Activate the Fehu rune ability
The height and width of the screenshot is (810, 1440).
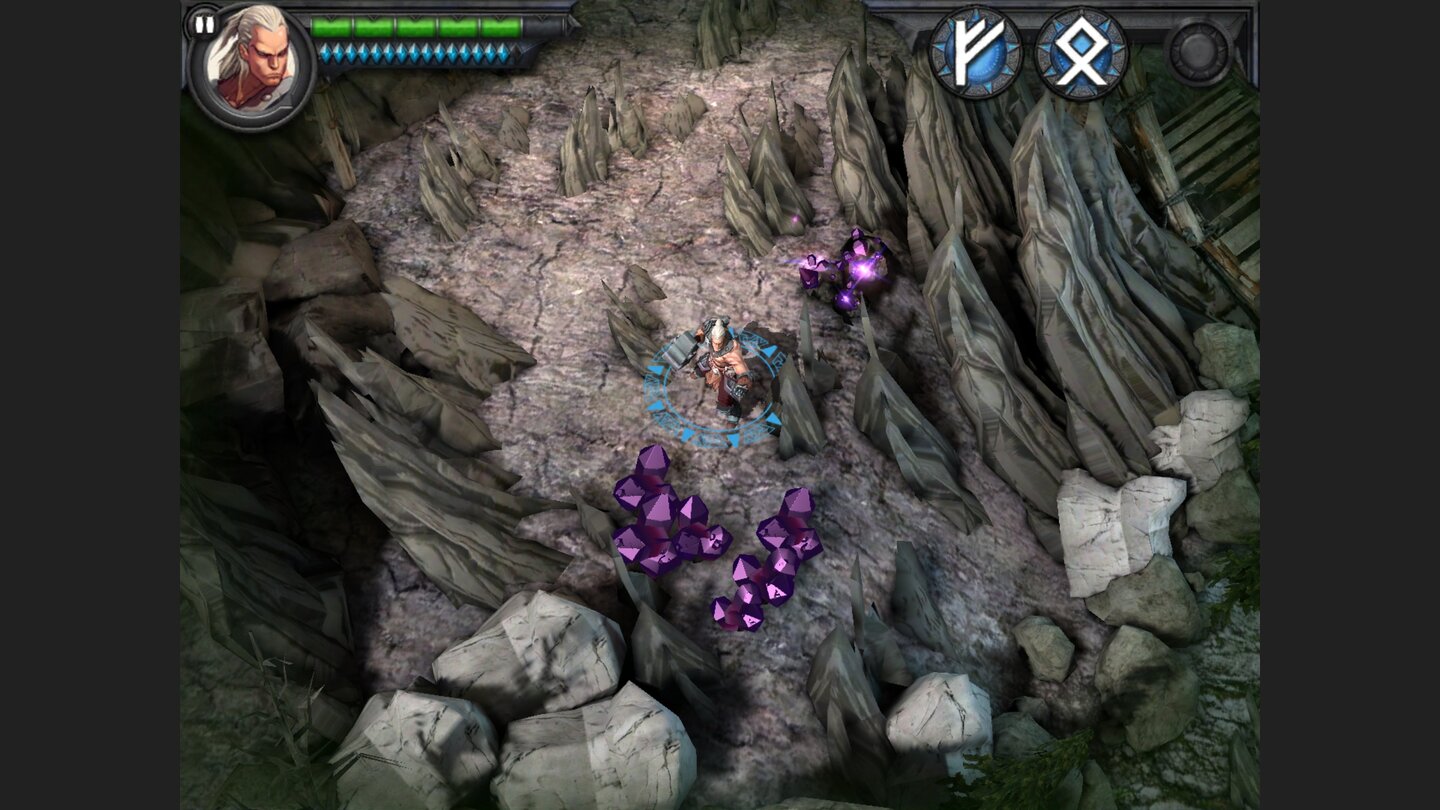(x=976, y=48)
